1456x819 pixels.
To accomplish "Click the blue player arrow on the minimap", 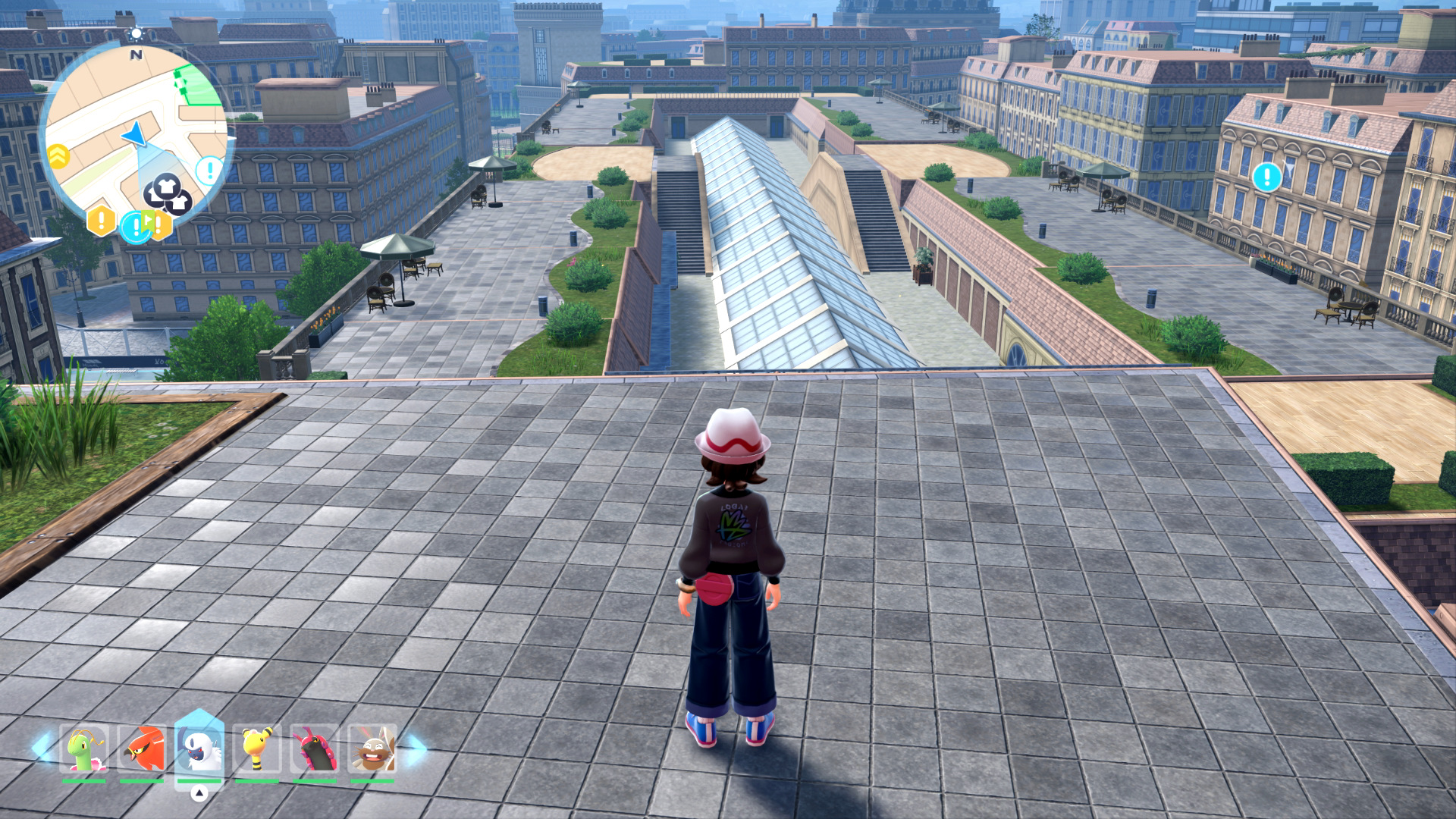I will point(135,134).
